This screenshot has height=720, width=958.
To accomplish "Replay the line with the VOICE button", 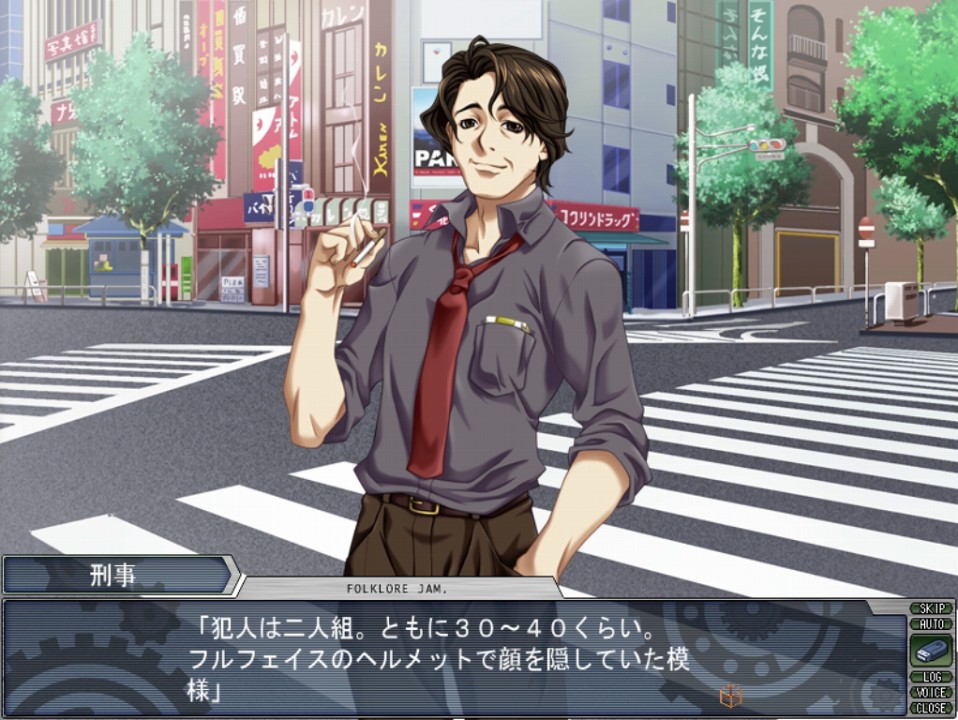I will pyautogui.click(x=930, y=692).
